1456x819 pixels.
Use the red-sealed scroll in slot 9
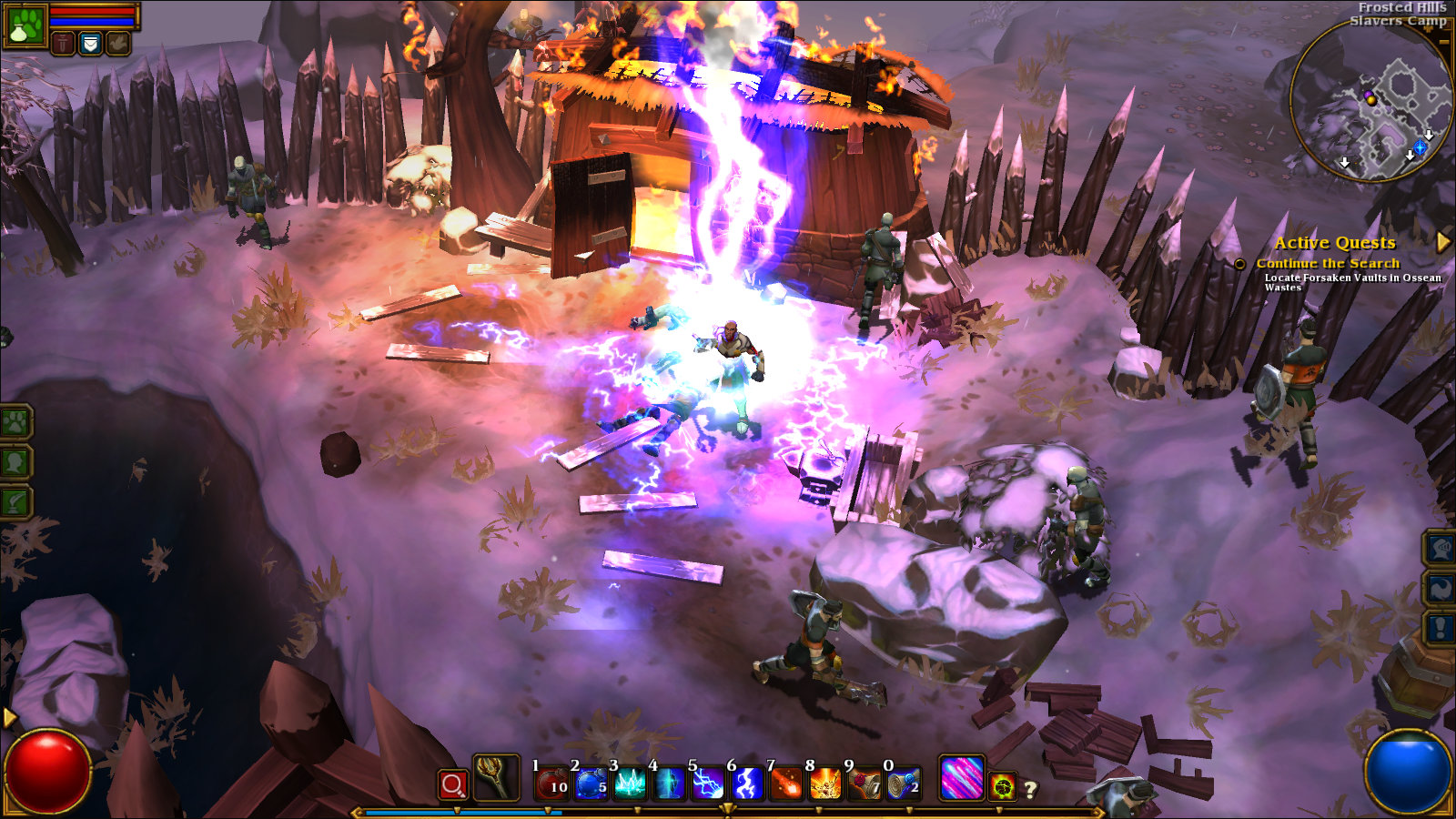point(864,783)
